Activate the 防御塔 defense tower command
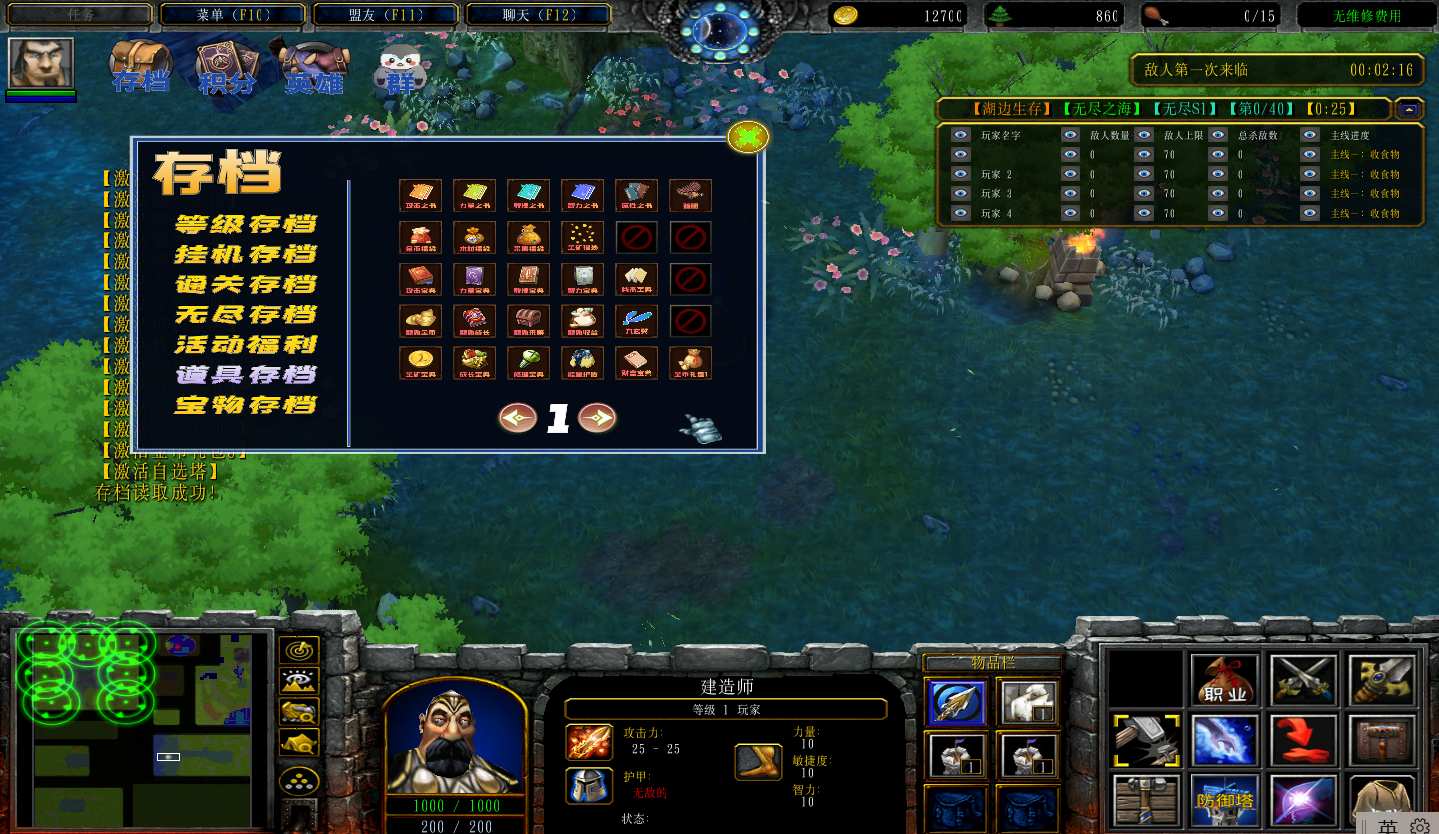This screenshot has height=834, width=1439. coord(1224,800)
